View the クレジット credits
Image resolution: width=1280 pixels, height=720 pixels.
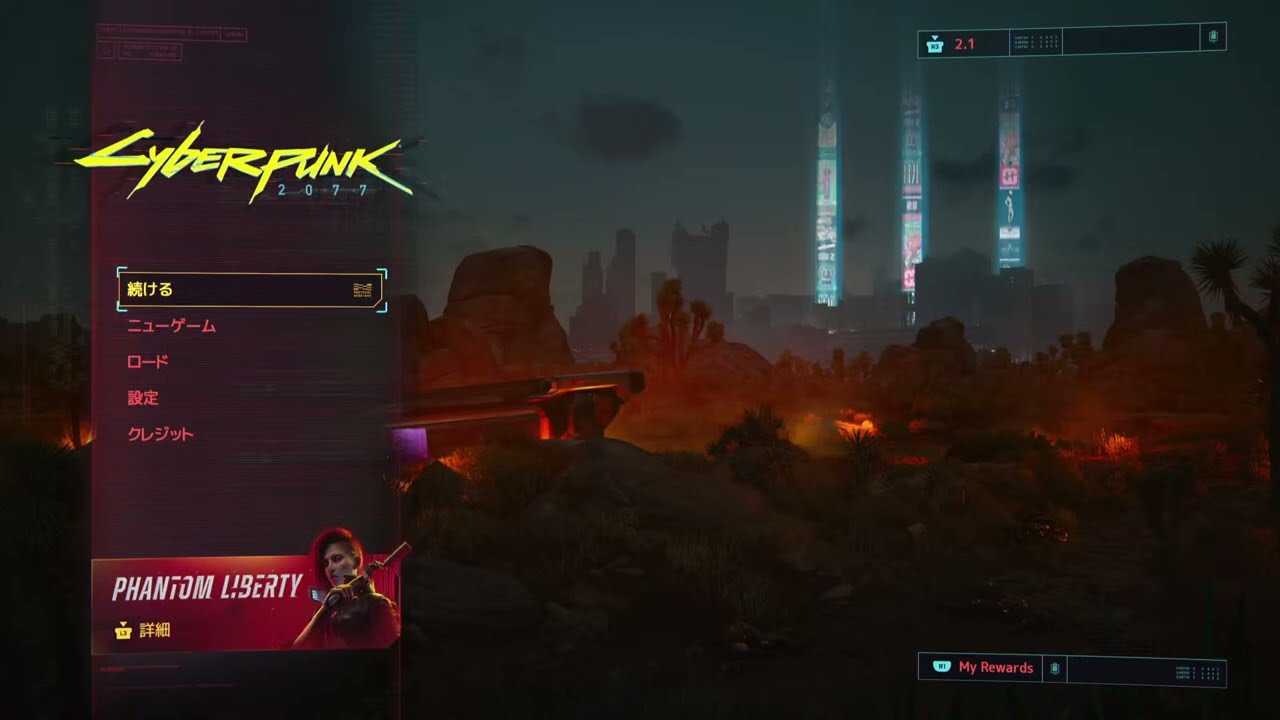point(161,434)
